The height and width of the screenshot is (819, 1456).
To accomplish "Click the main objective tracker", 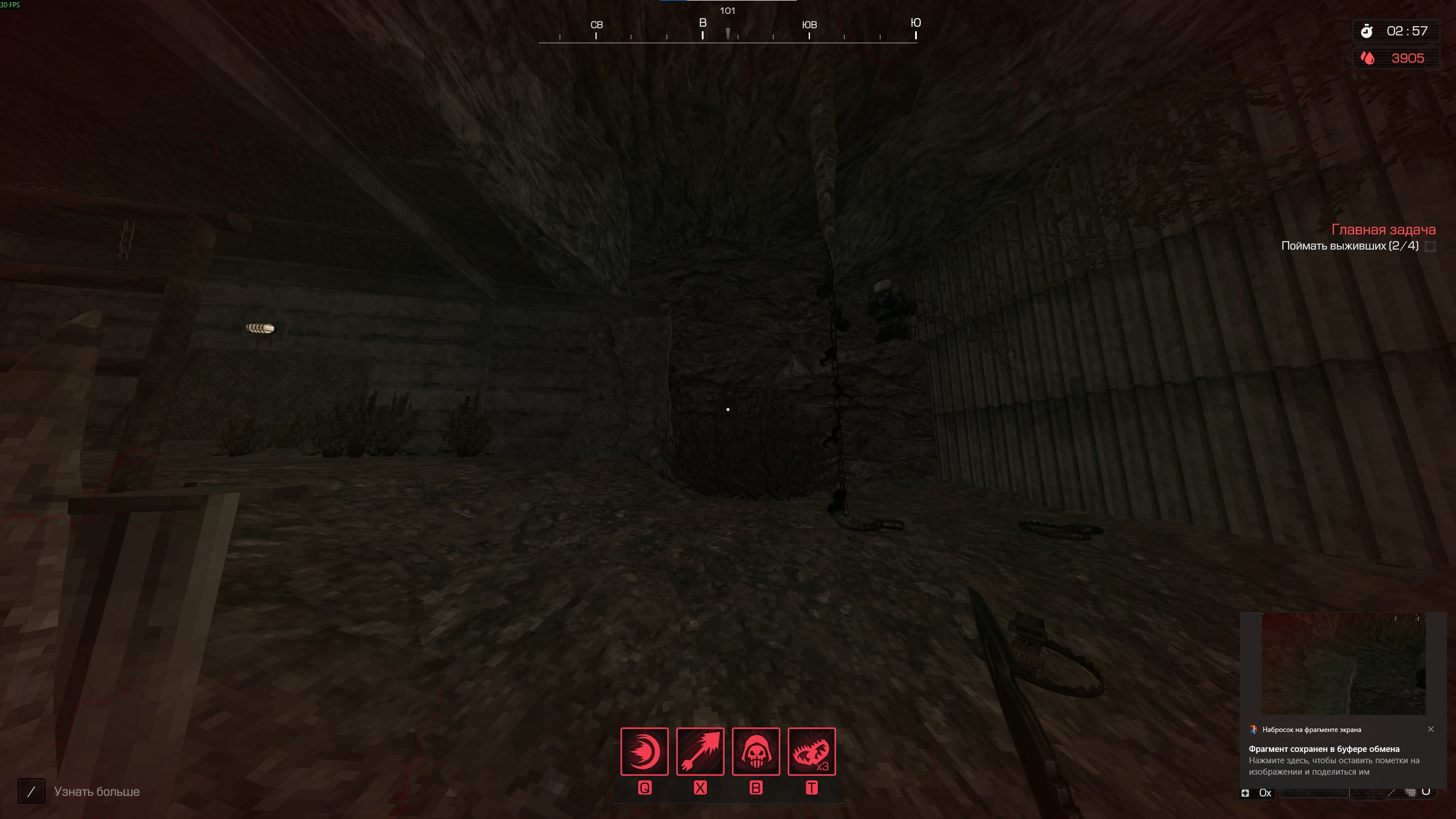I will [x=1383, y=230].
